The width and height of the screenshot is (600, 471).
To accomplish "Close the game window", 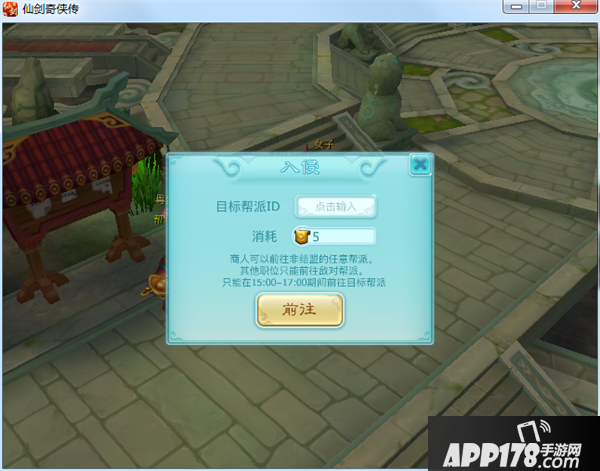I will click(576, 6).
